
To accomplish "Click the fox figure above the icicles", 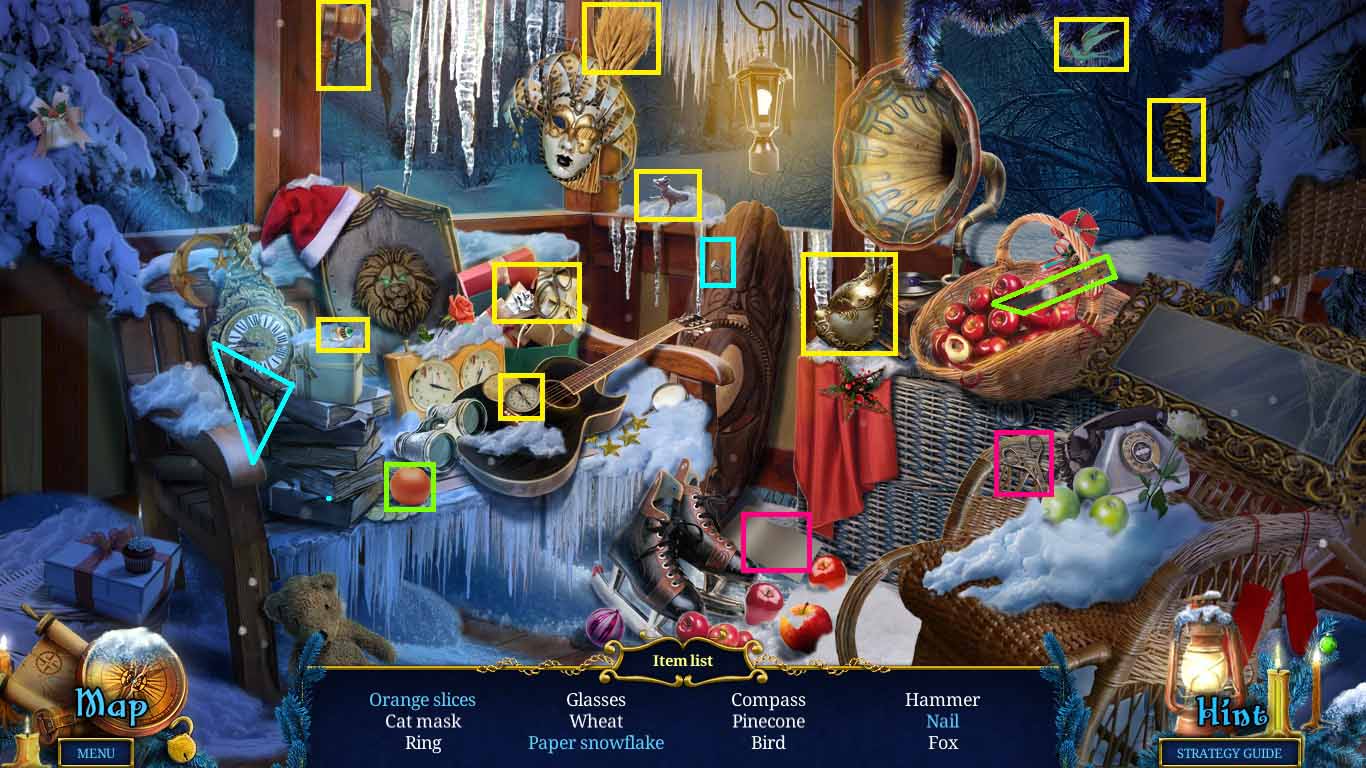I will pyautogui.click(x=668, y=195).
